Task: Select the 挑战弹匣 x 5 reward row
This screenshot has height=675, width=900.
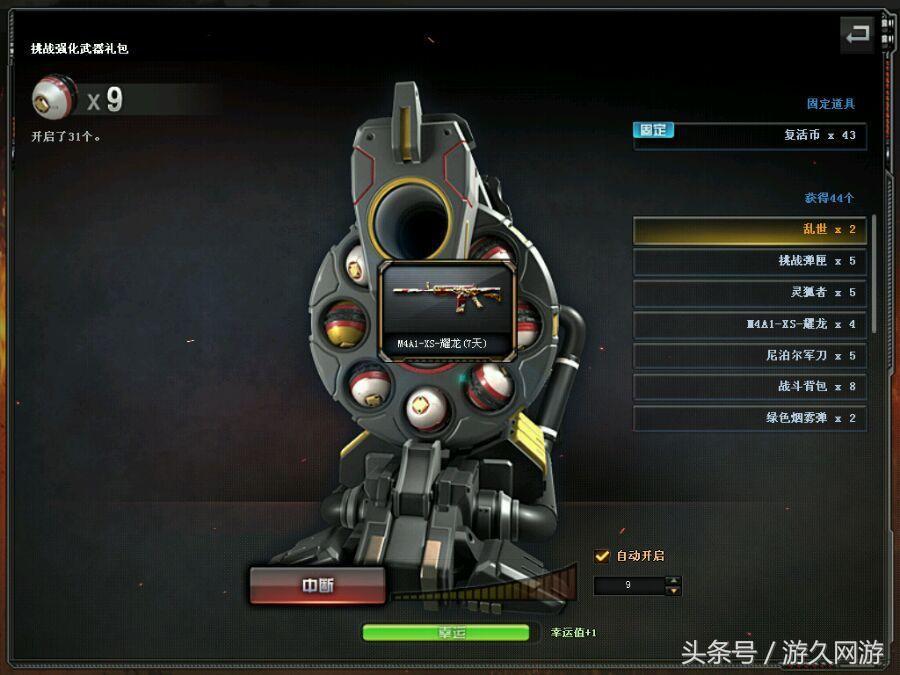Action: tap(749, 261)
